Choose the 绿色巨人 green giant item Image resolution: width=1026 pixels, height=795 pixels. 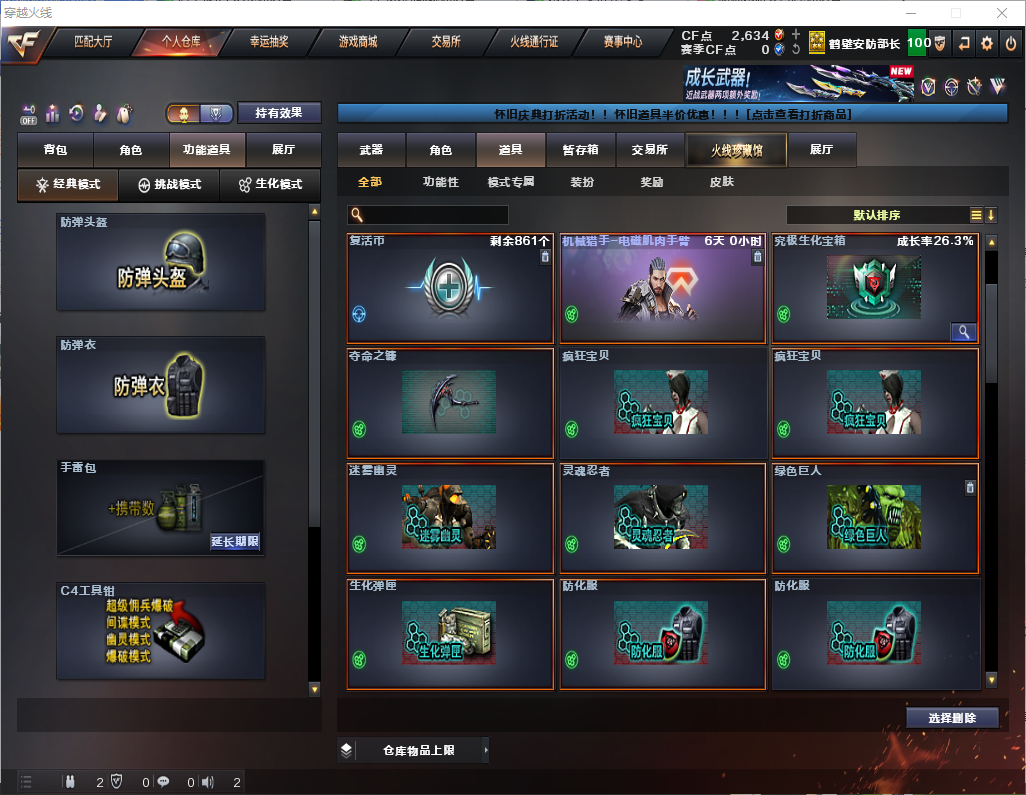coord(875,519)
